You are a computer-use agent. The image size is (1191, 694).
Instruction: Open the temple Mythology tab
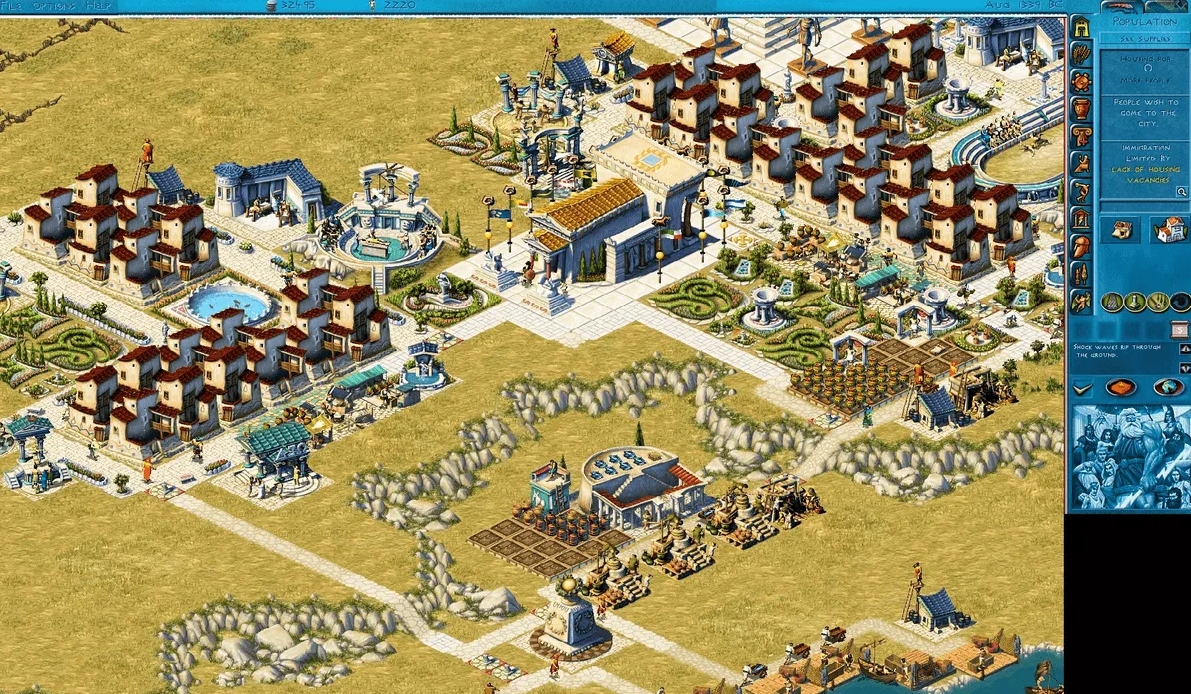pyautogui.click(x=1081, y=218)
